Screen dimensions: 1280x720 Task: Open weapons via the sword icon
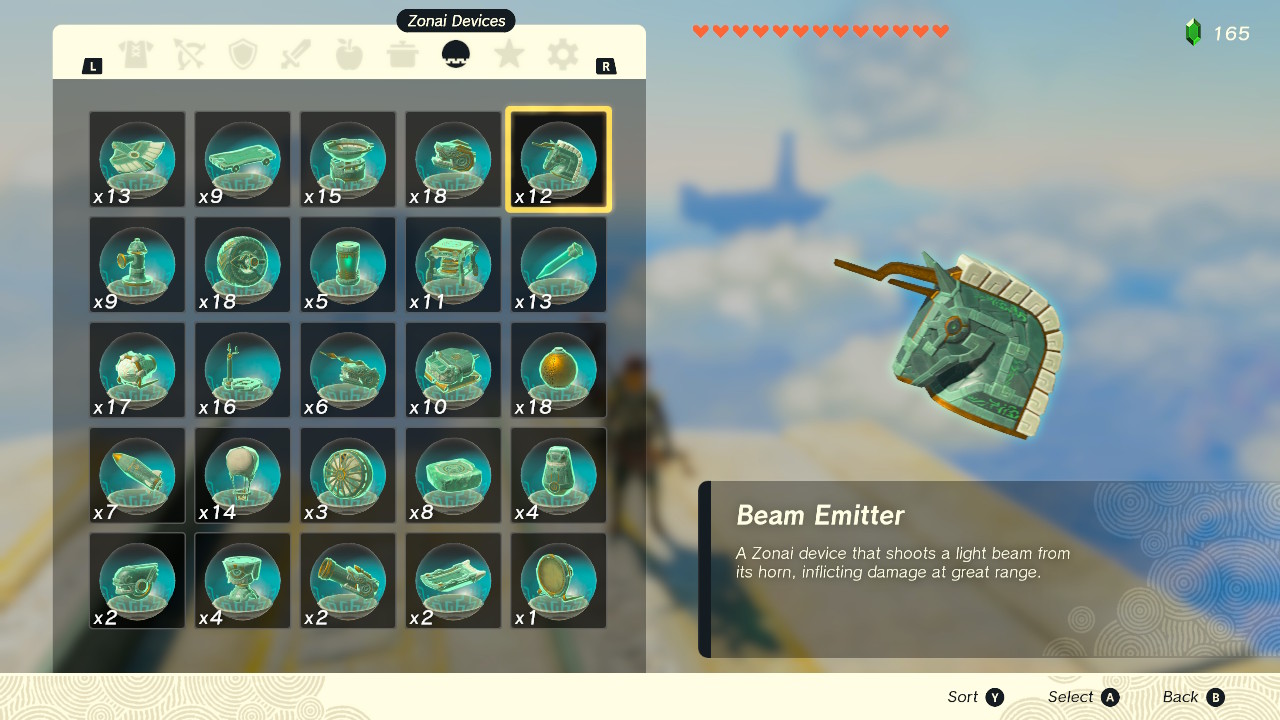[x=296, y=55]
